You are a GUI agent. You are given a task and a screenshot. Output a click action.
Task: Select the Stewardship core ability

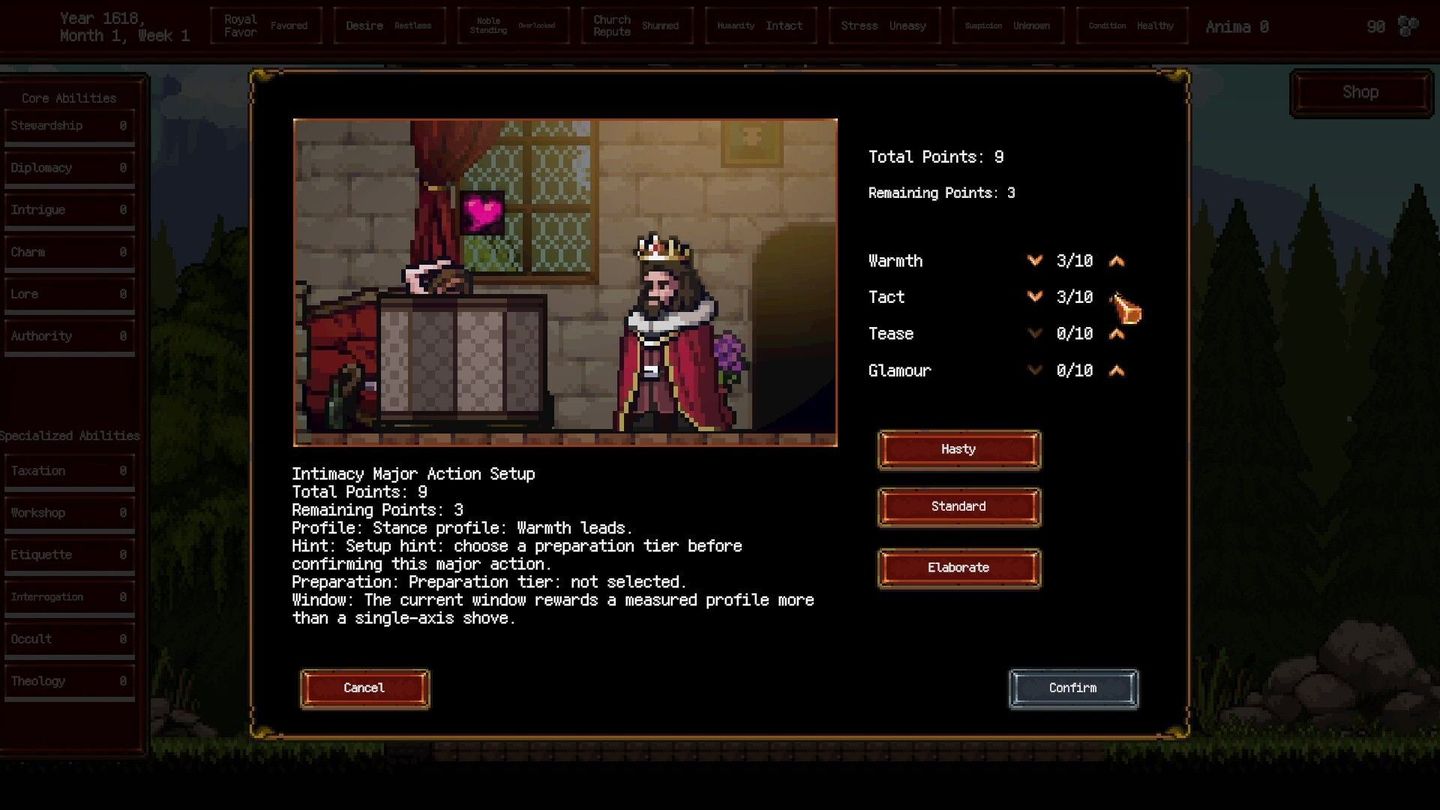68,126
